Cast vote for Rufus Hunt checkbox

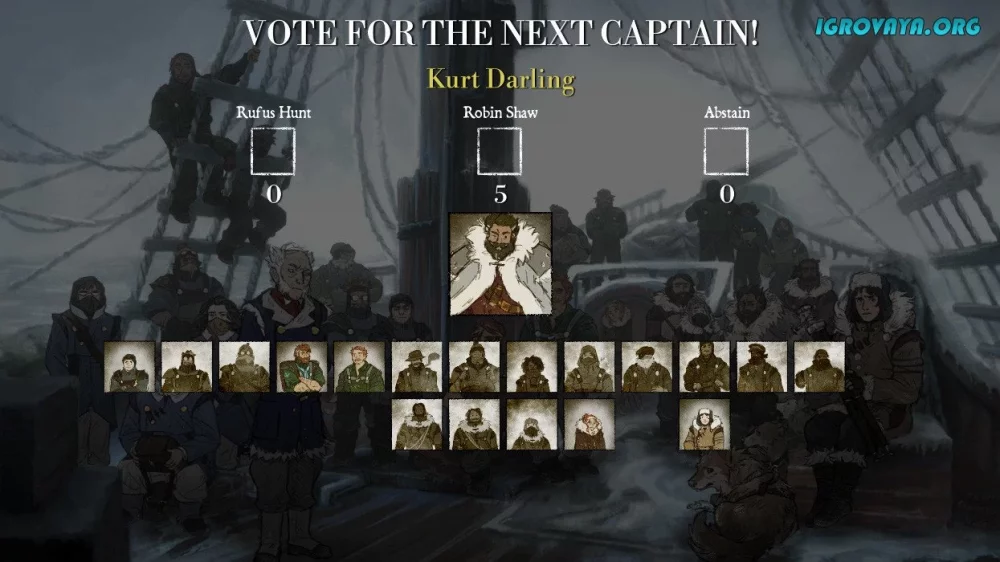tap(272, 152)
